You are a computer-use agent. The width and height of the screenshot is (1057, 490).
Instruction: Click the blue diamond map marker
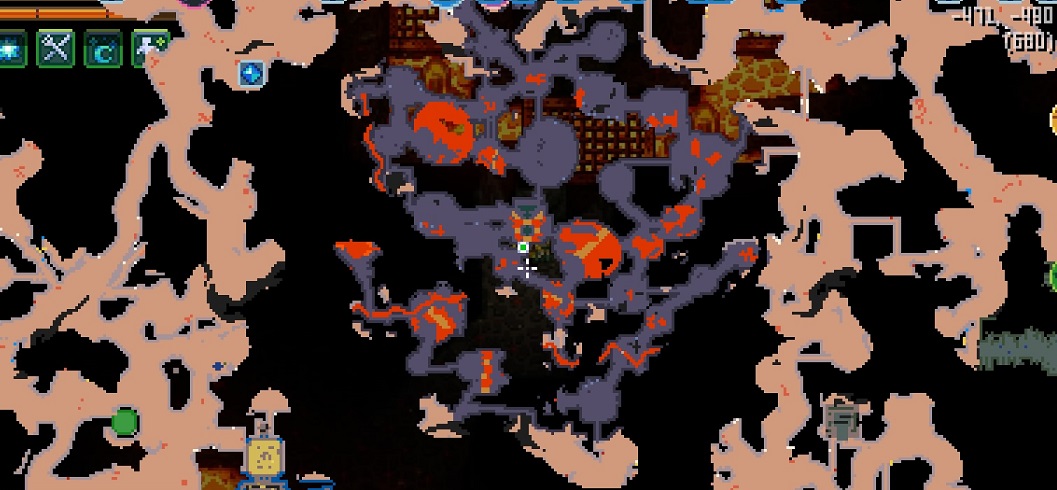click(x=250, y=72)
